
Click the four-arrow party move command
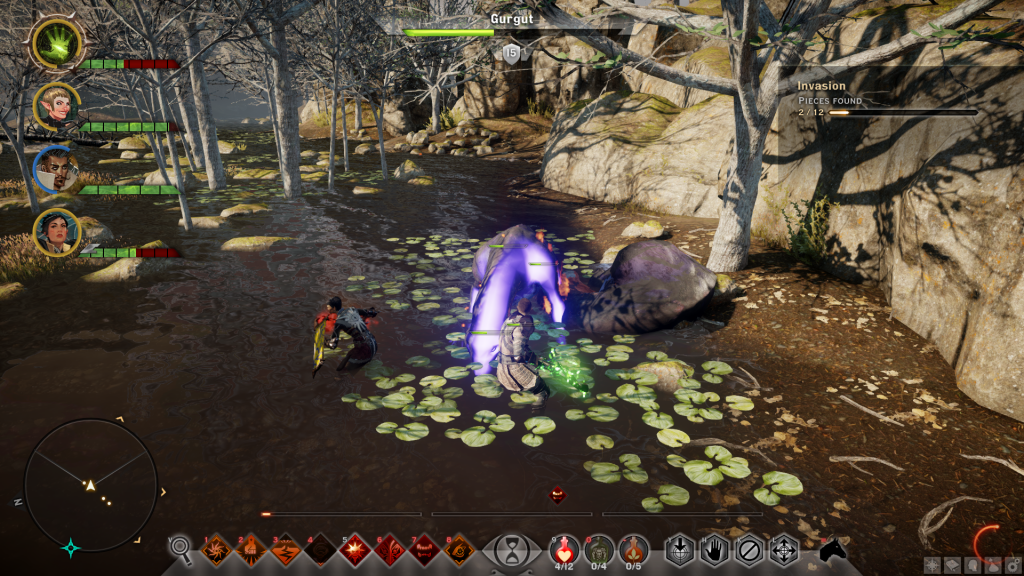[x=783, y=550]
